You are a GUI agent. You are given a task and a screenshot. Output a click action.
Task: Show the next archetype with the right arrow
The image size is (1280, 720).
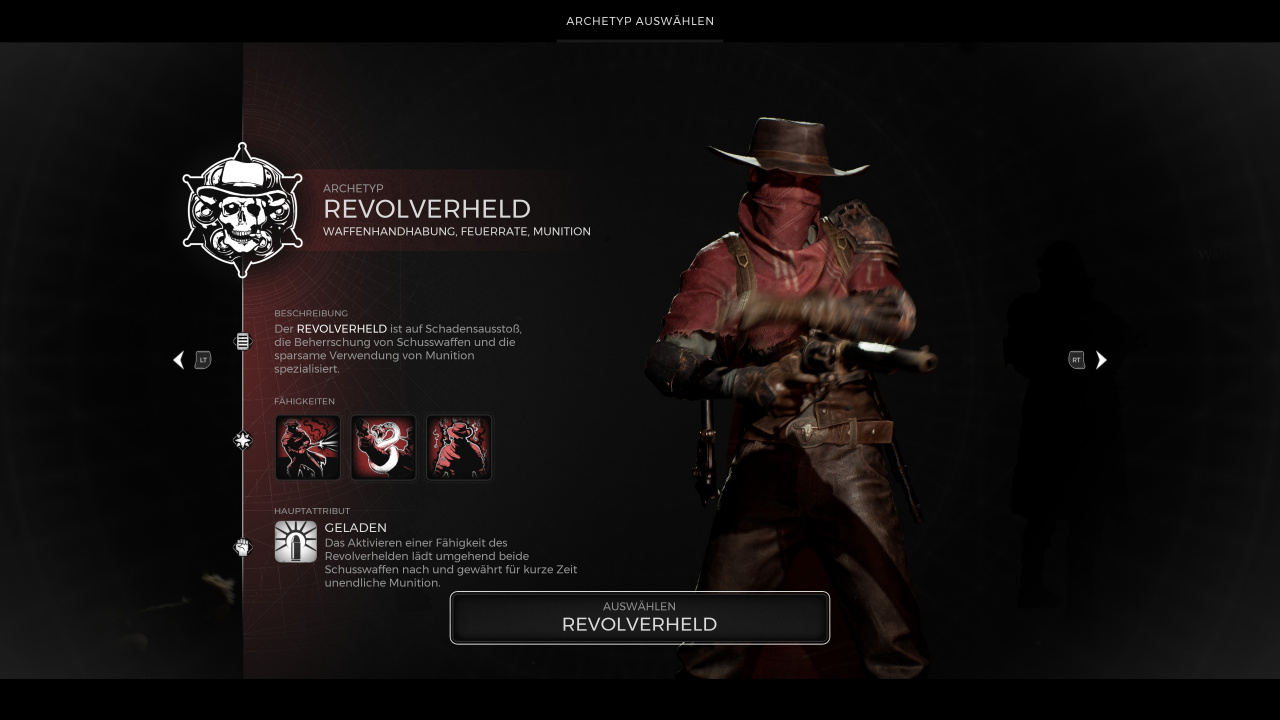click(1101, 360)
